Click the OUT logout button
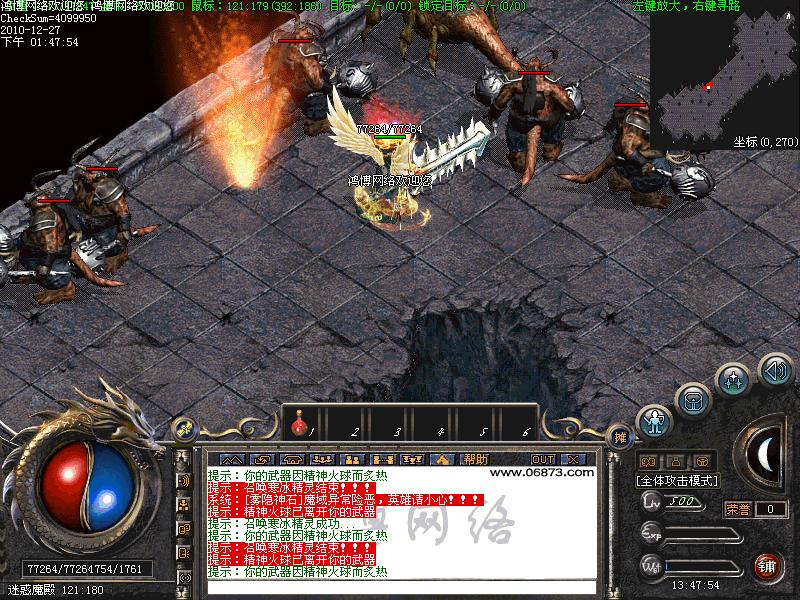 click(543, 459)
